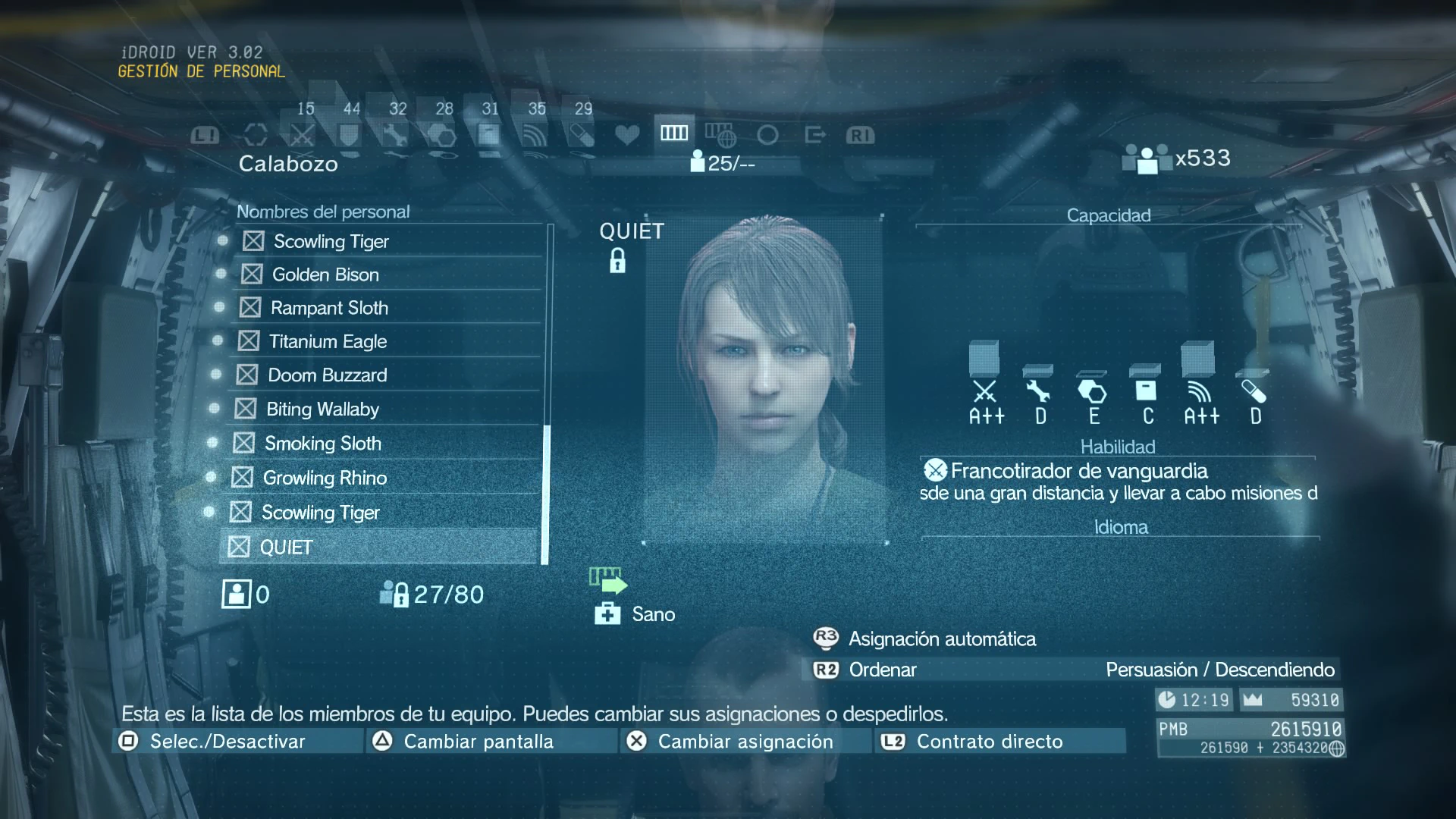Open the Security Team shield tab
1456x819 pixels.
[x=349, y=135]
